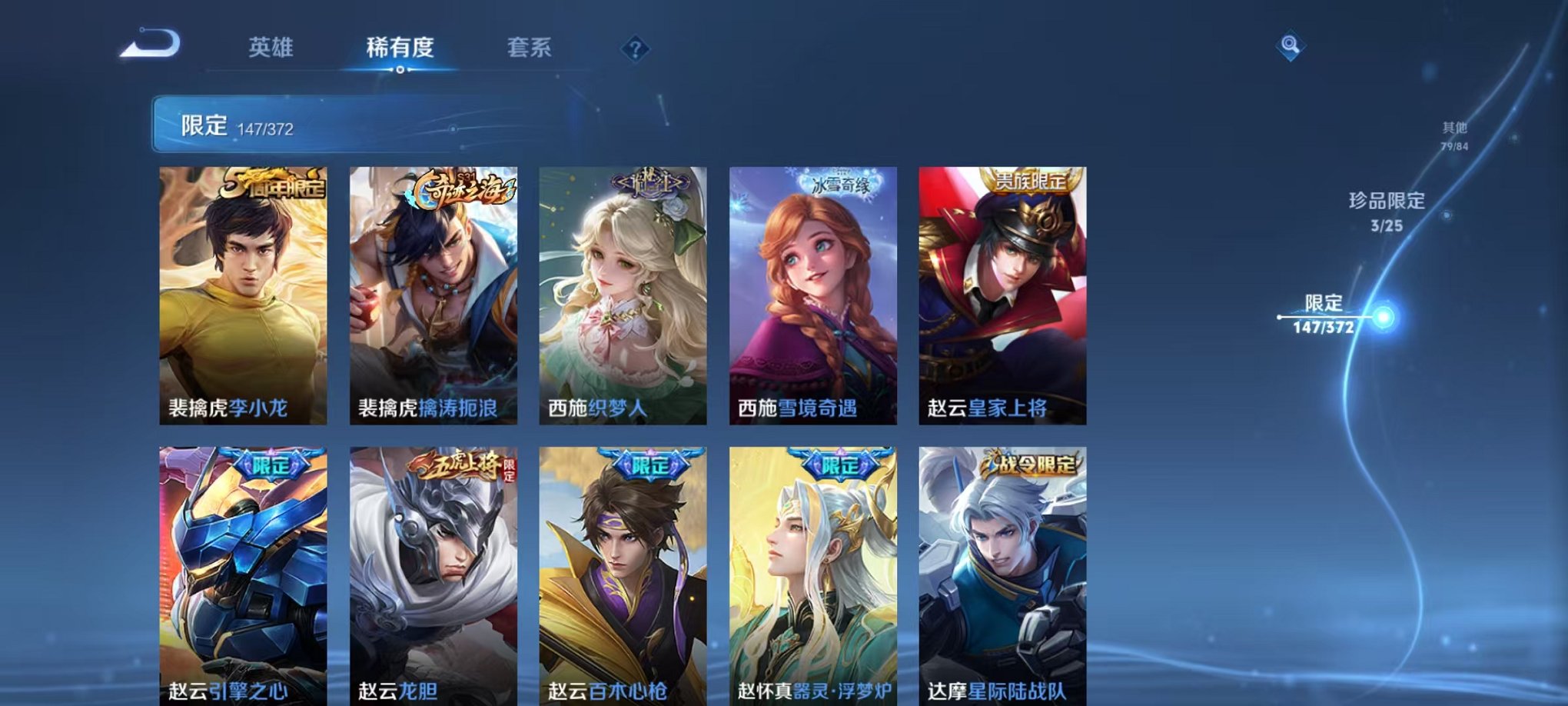Click the 限定 147/372 header bar
The height and width of the screenshot is (706, 1568).
pos(307,123)
